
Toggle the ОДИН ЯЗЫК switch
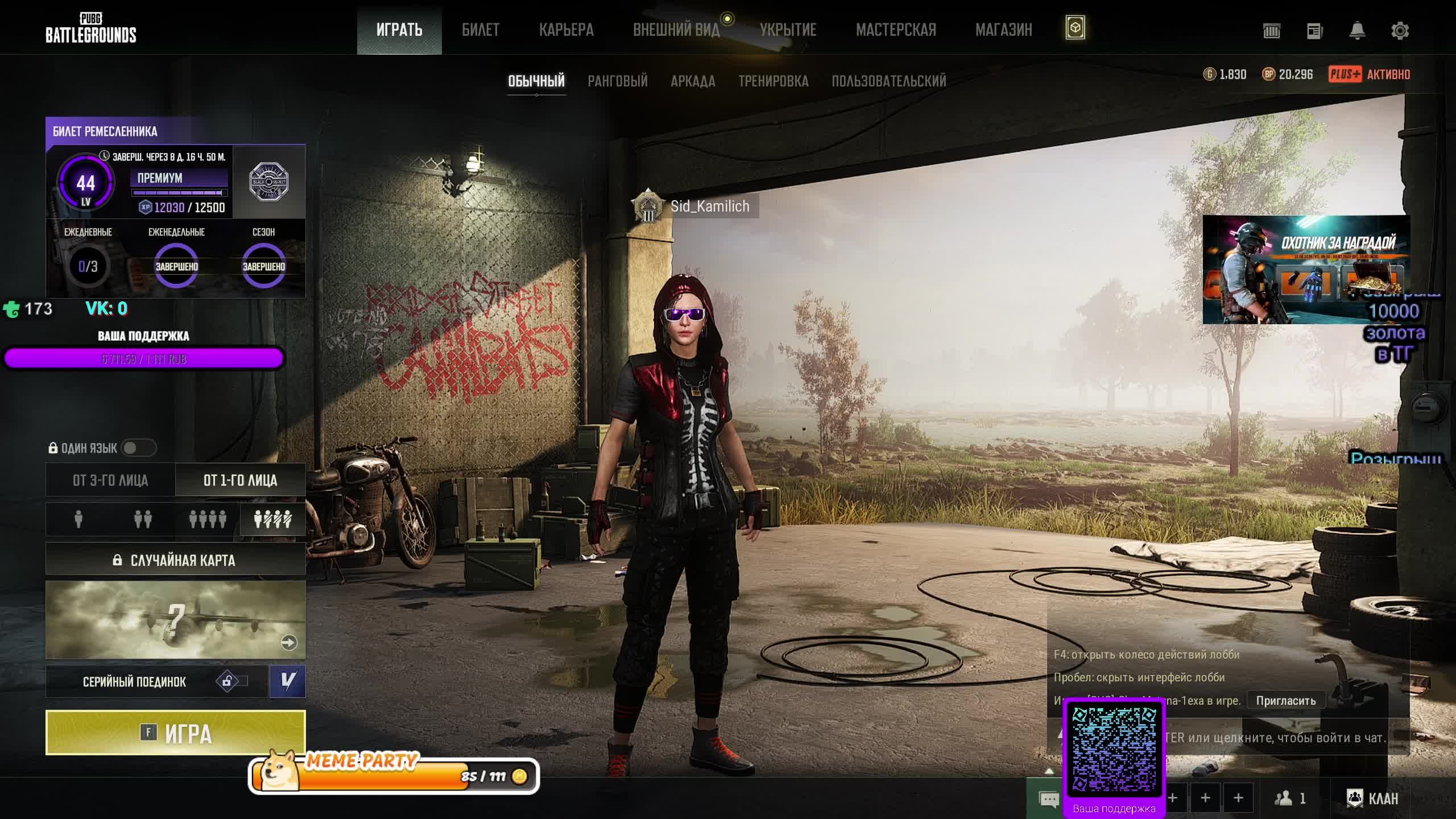click(138, 448)
